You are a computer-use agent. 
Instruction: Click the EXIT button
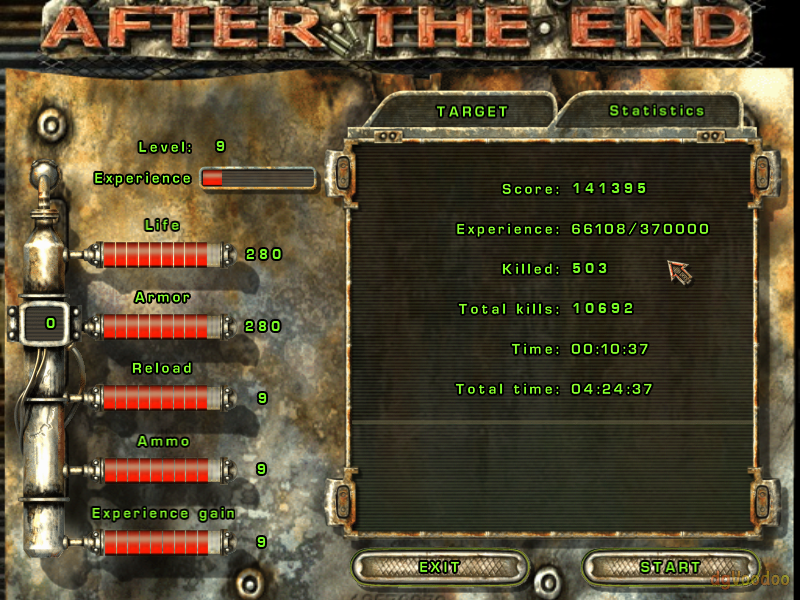tap(440, 567)
